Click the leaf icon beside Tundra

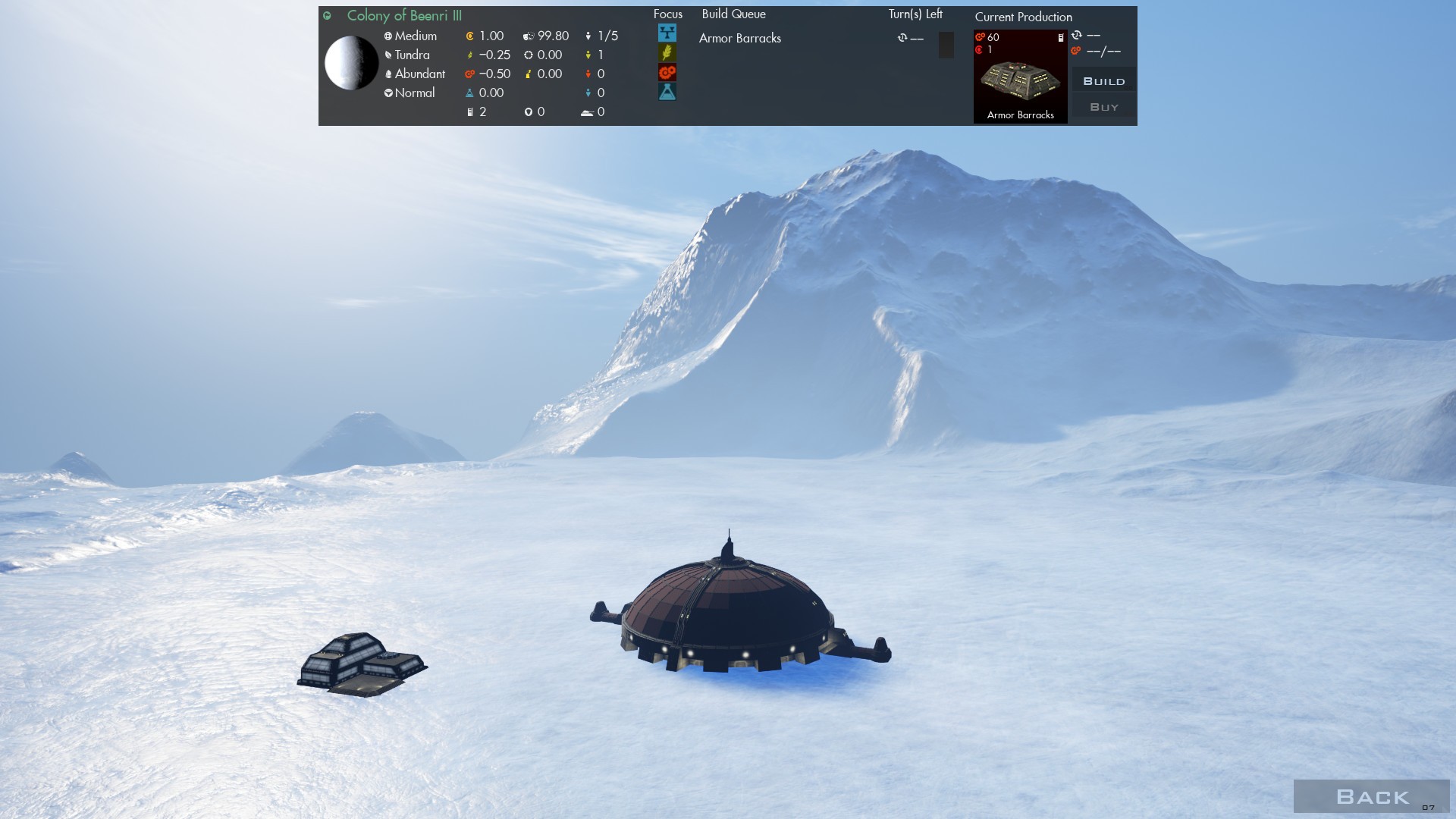click(388, 55)
